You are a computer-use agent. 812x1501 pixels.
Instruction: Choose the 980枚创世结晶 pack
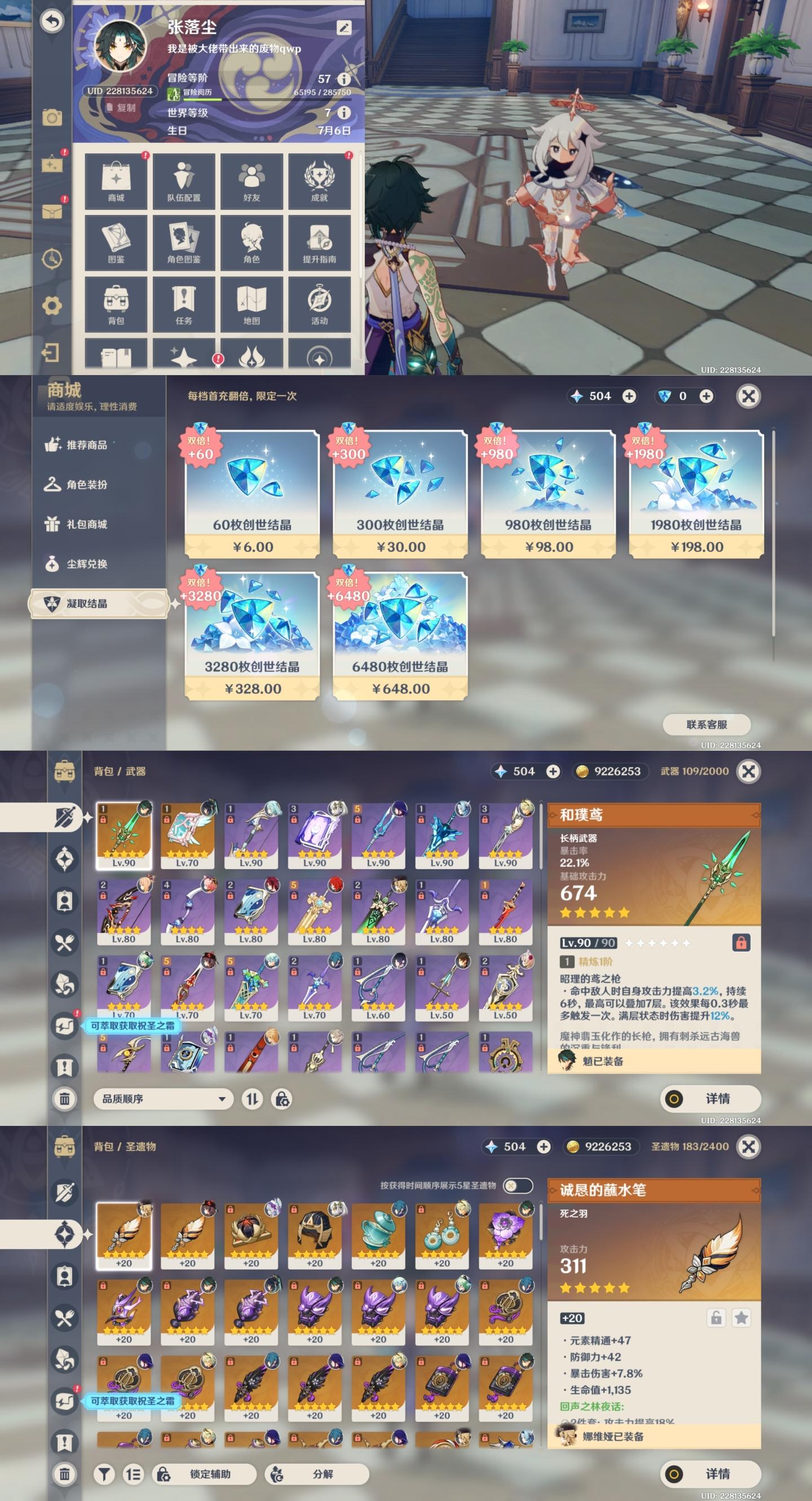coord(548,494)
